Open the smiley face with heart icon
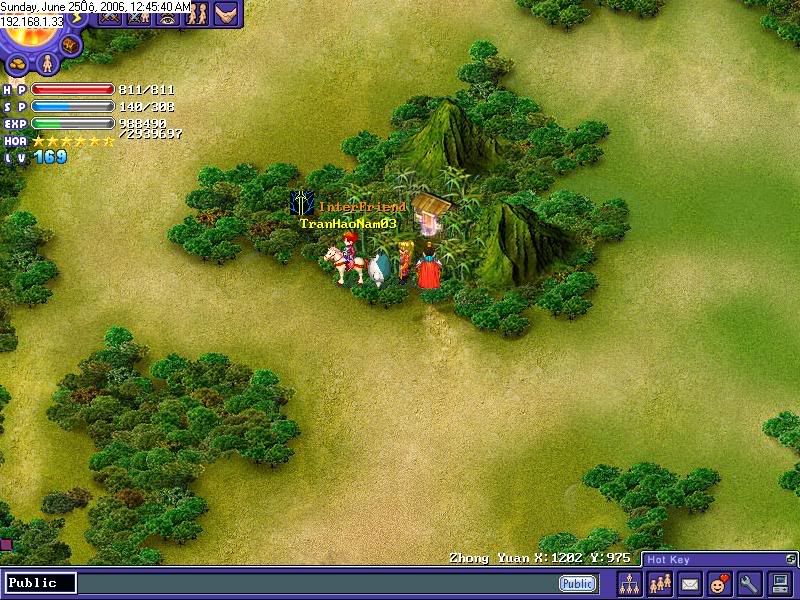Image resolution: width=800 pixels, height=600 pixels. [719, 584]
